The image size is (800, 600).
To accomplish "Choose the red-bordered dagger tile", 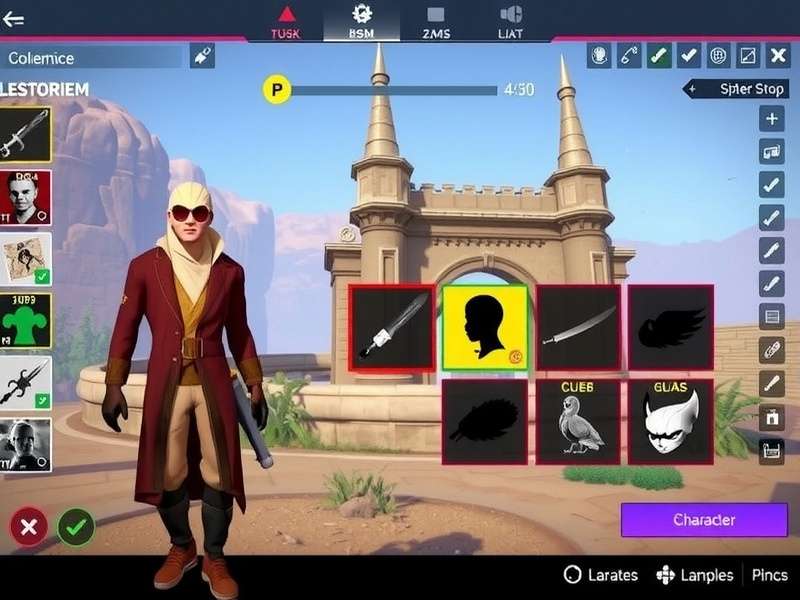I will tap(392, 327).
